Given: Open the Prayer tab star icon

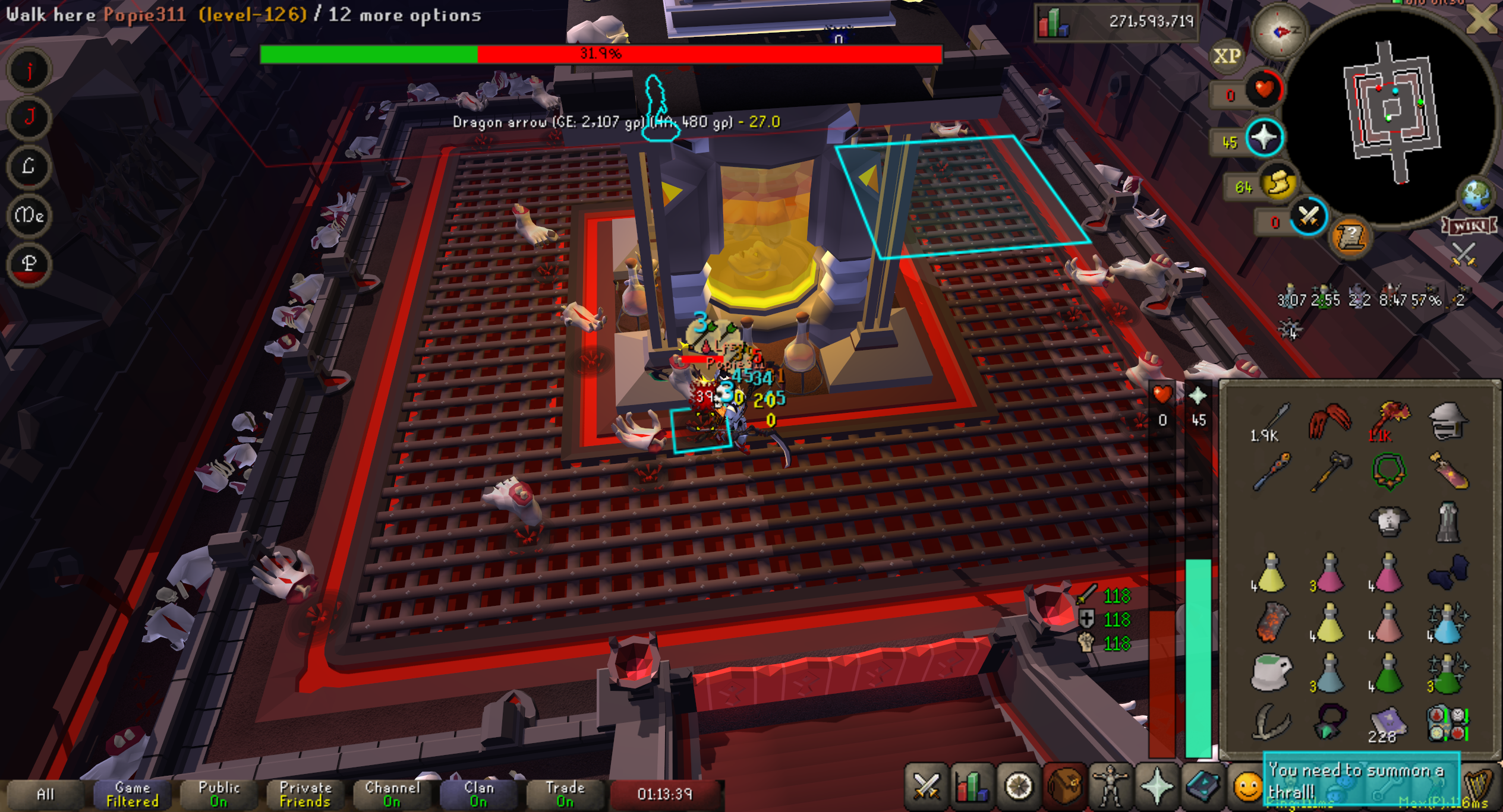Looking at the screenshot, I should pyautogui.click(x=1157, y=787).
